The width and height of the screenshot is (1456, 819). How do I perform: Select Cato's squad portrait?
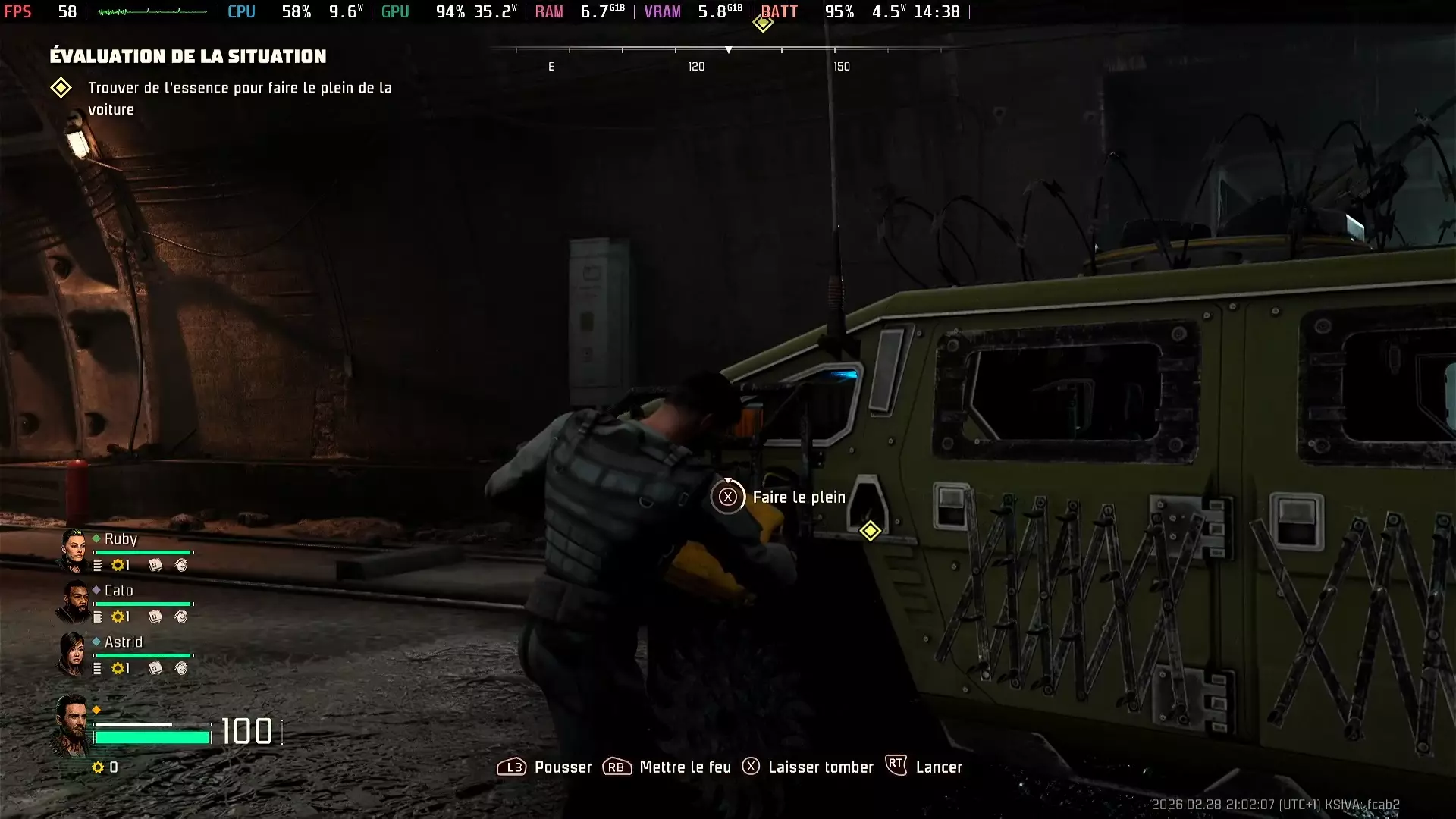click(x=74, y=601)
